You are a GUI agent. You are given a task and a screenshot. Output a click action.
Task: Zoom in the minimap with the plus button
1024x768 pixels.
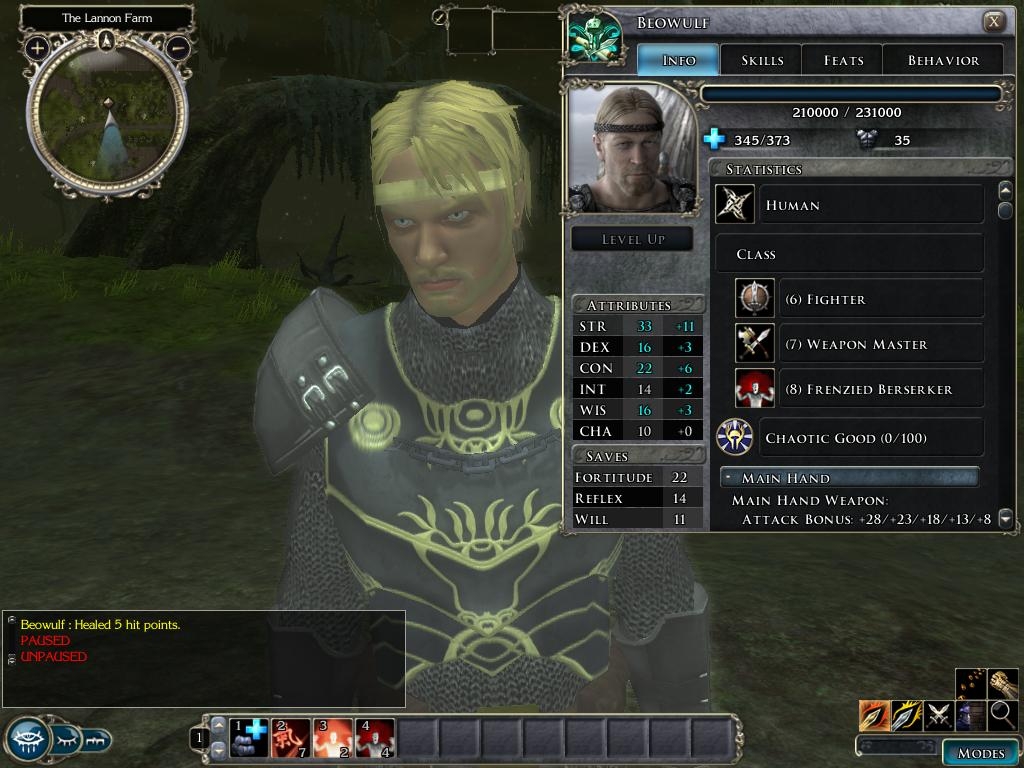37,47
